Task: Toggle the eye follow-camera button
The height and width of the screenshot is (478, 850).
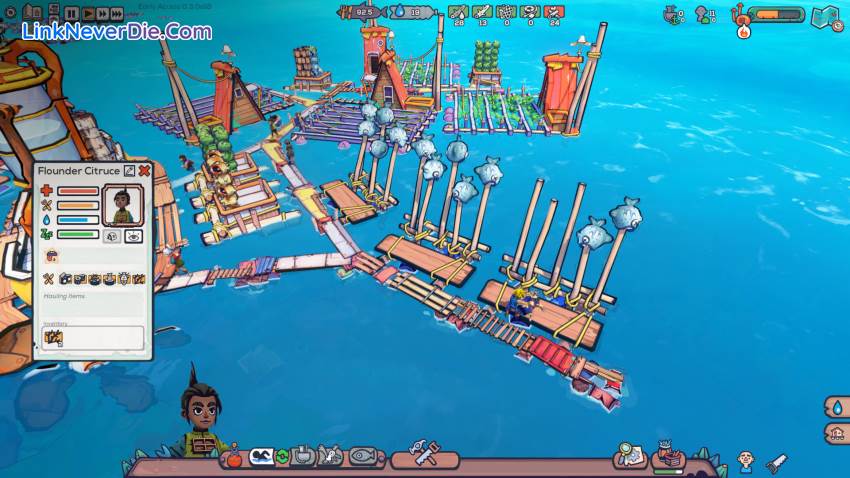Action: click(134, 236)
